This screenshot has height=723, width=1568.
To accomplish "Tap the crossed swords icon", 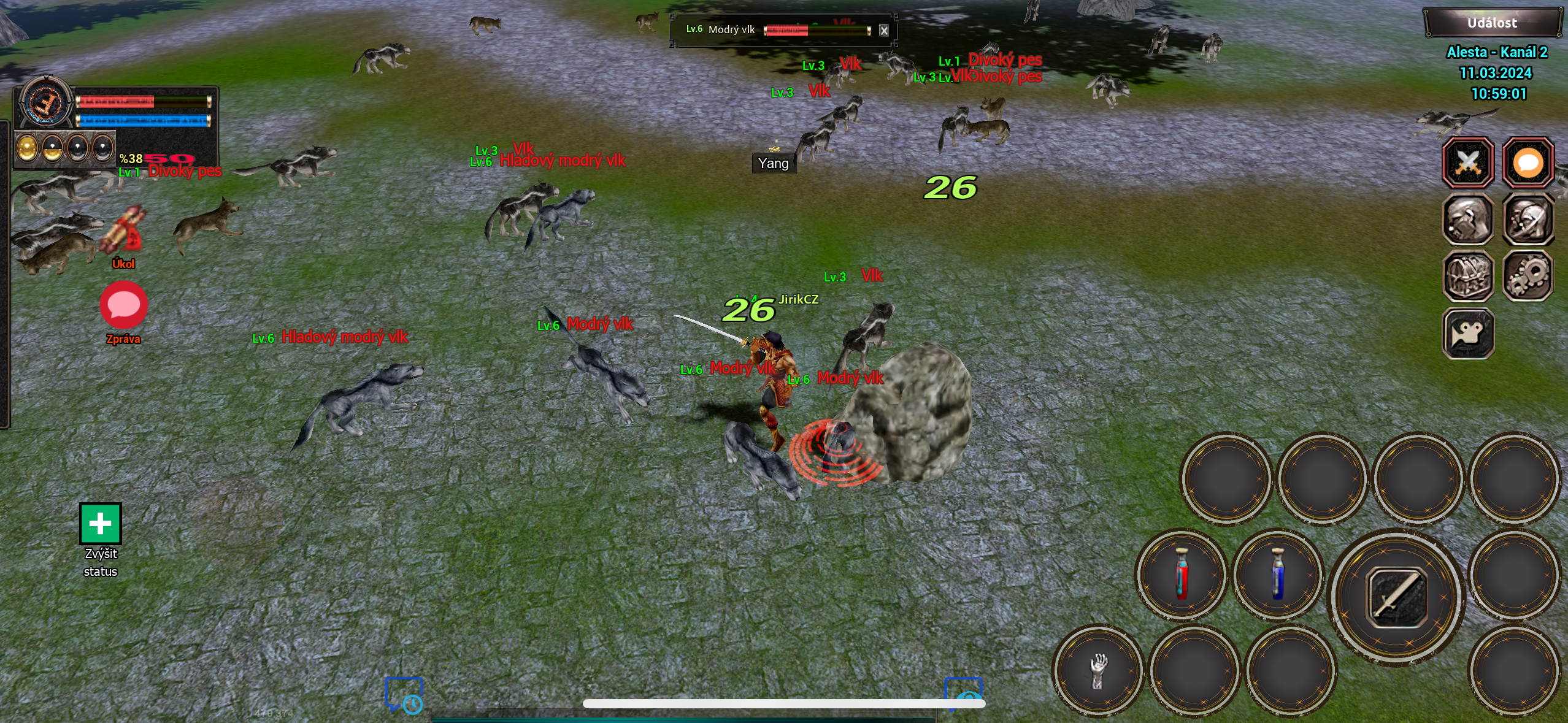I will [x=1467, y=163].
